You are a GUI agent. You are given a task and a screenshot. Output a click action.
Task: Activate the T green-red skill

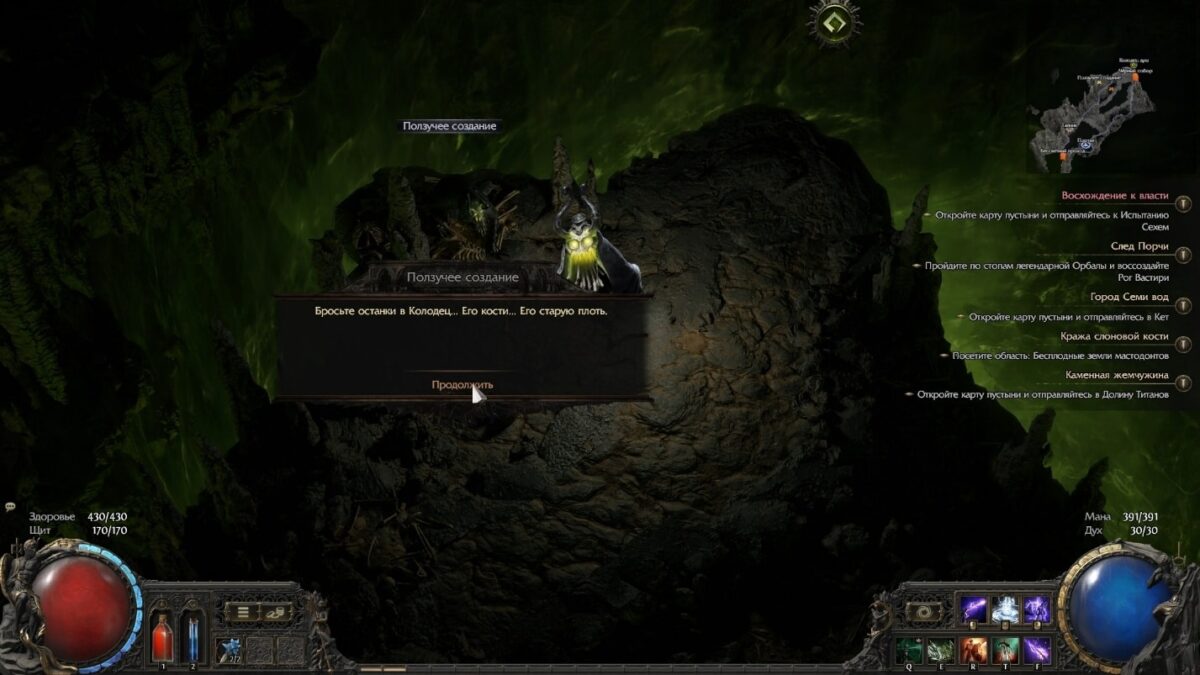1005,650
